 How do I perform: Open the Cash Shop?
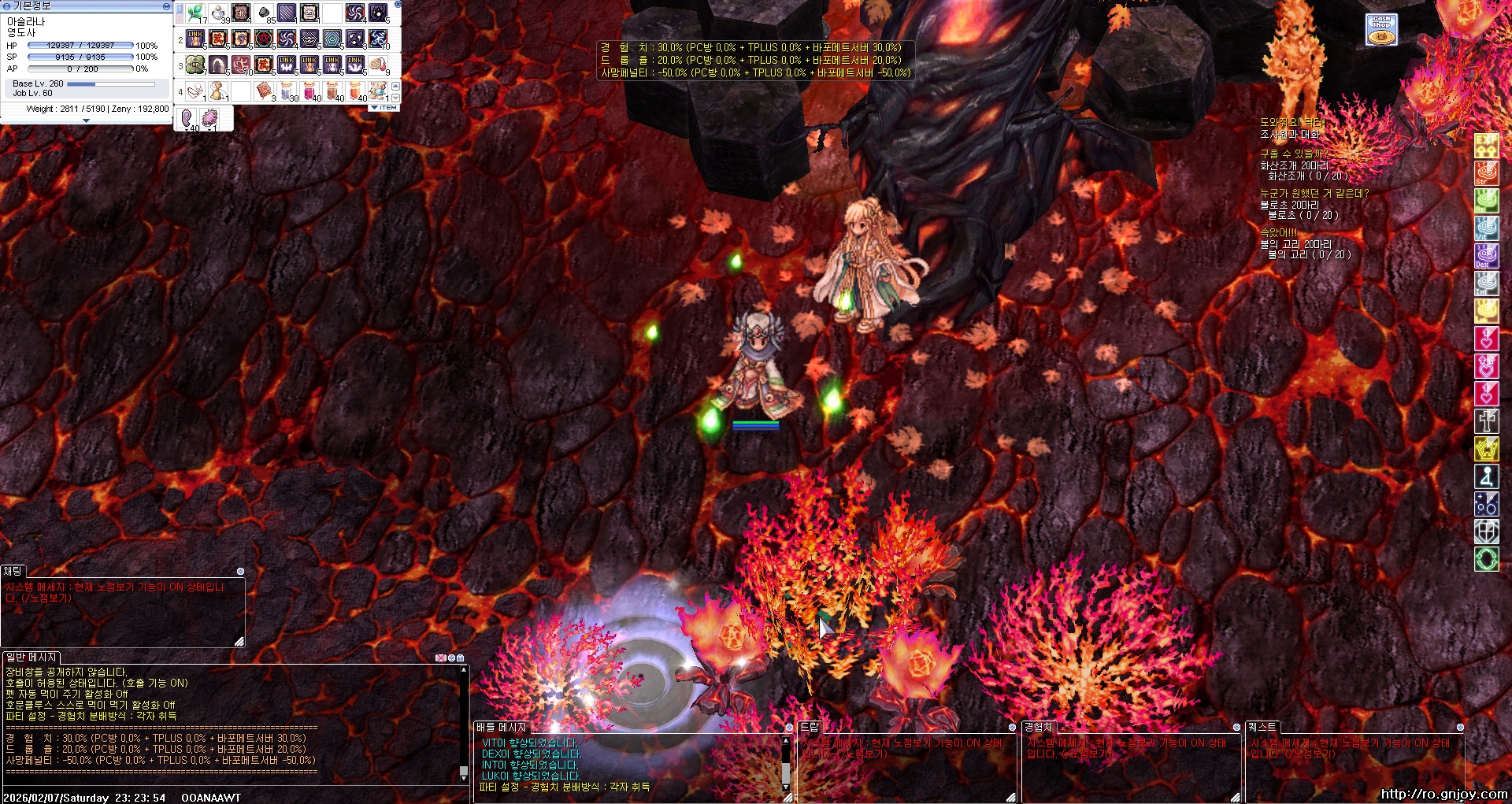point(1381,29)
